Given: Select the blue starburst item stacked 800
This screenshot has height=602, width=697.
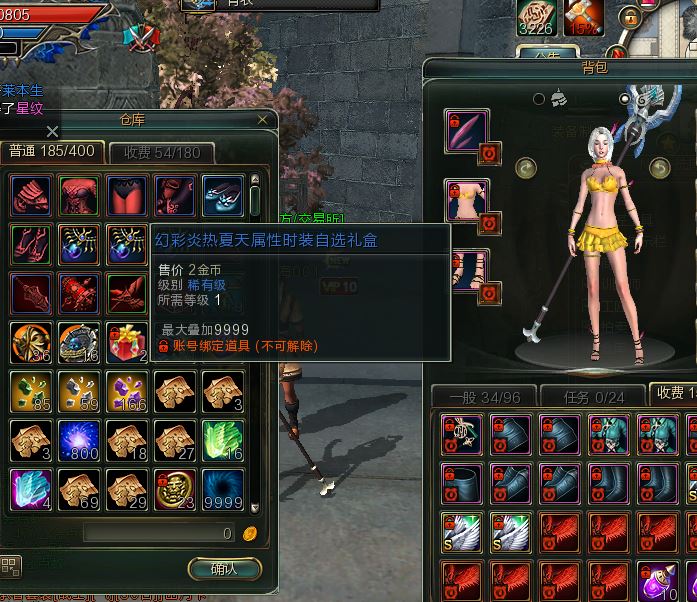Looking at the screenshot, I should point(79,440).
